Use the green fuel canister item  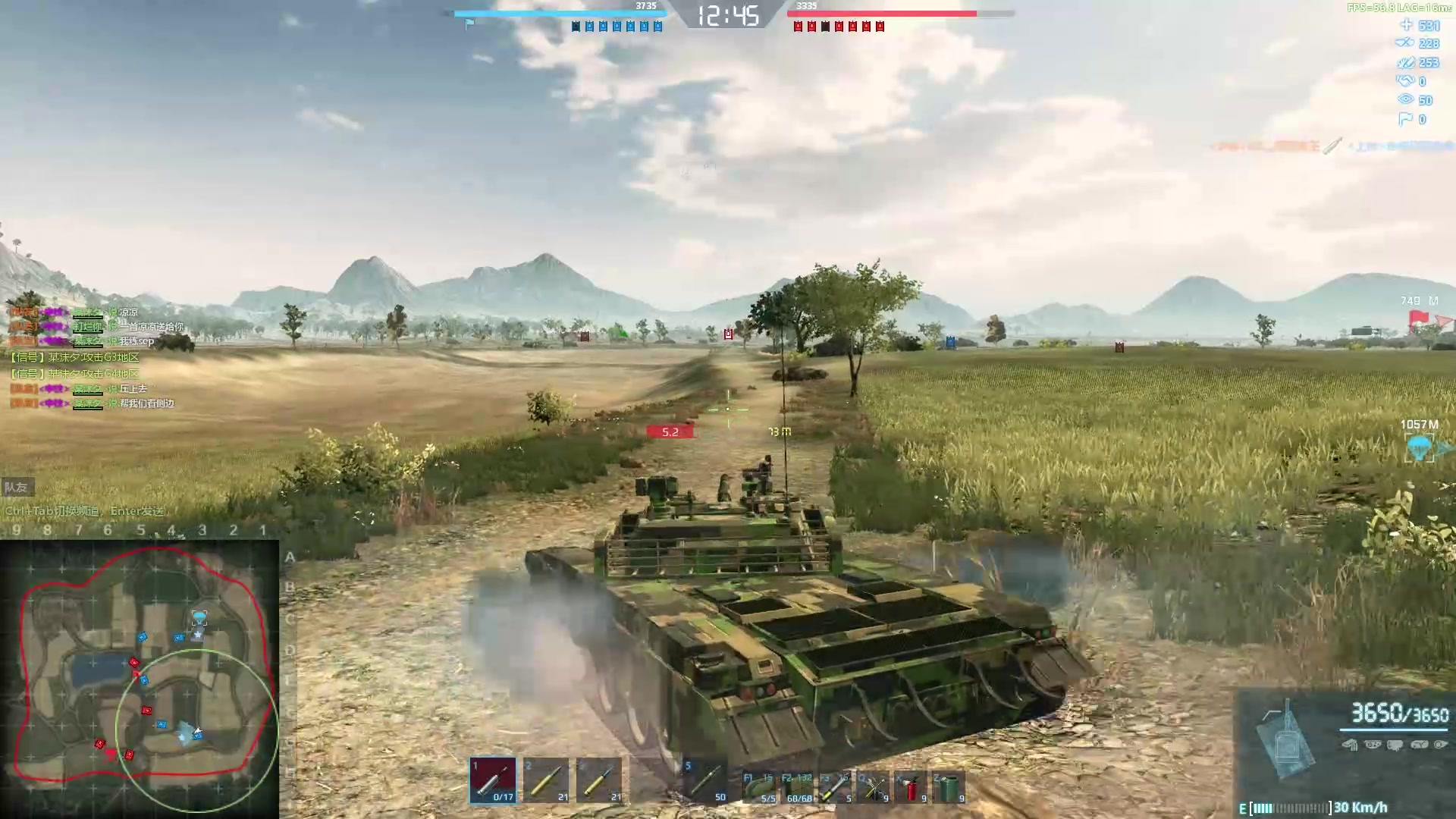949,787
